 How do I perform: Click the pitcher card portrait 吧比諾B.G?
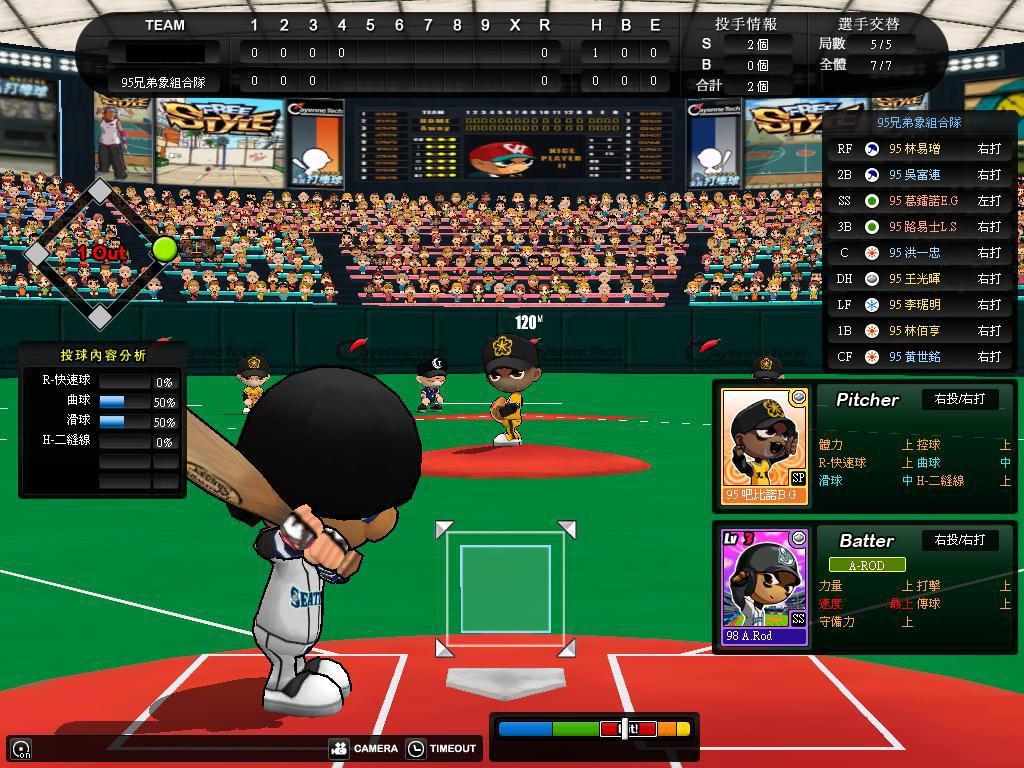click(765, 445)
